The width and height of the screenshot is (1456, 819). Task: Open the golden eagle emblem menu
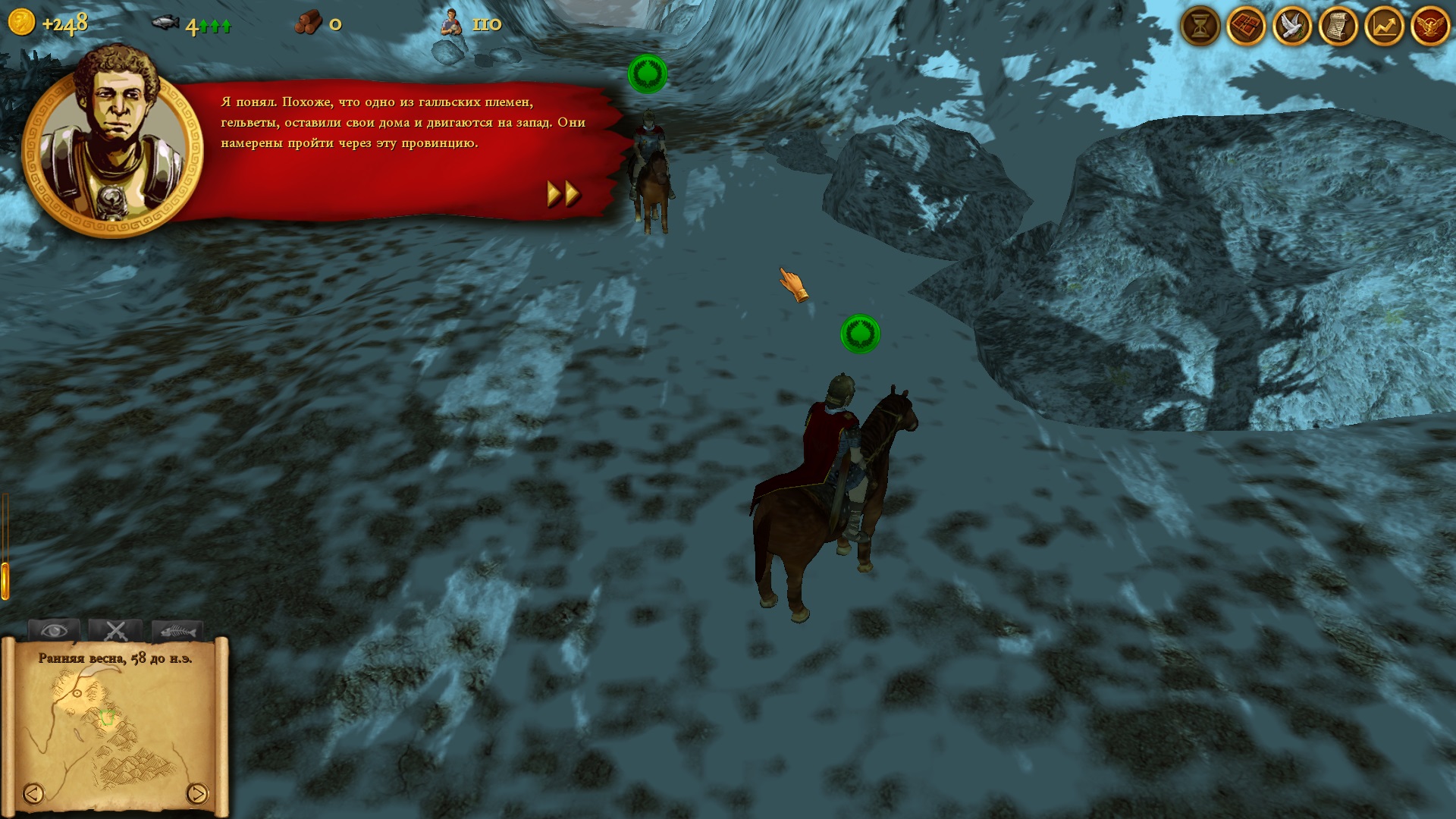point(1430,27)
